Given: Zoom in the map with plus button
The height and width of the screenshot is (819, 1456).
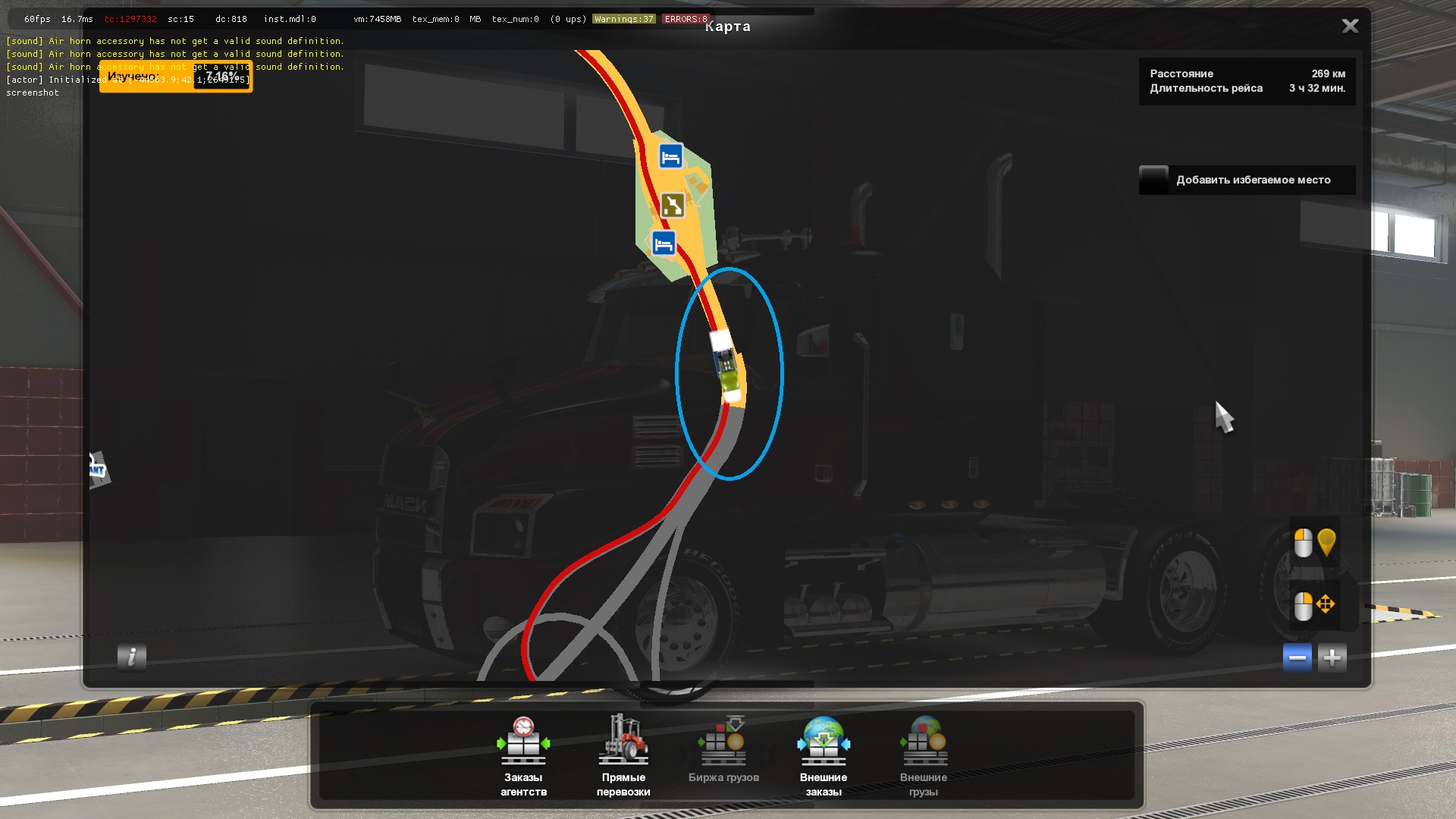Looking at the screenshot, I should tap(1332, 657).
